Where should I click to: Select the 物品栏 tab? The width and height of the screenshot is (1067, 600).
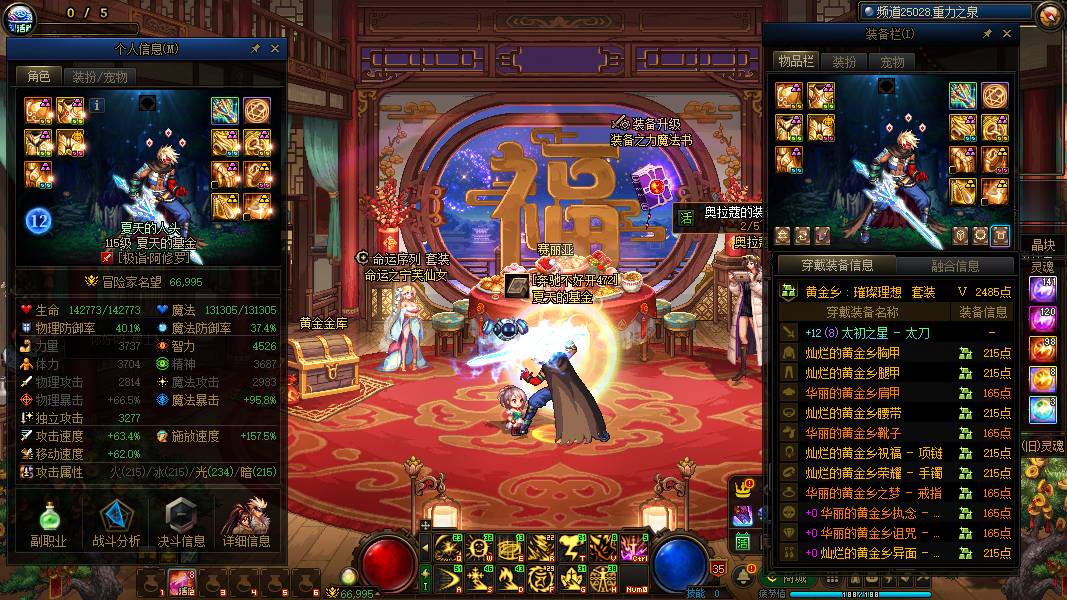pos(797,62)
